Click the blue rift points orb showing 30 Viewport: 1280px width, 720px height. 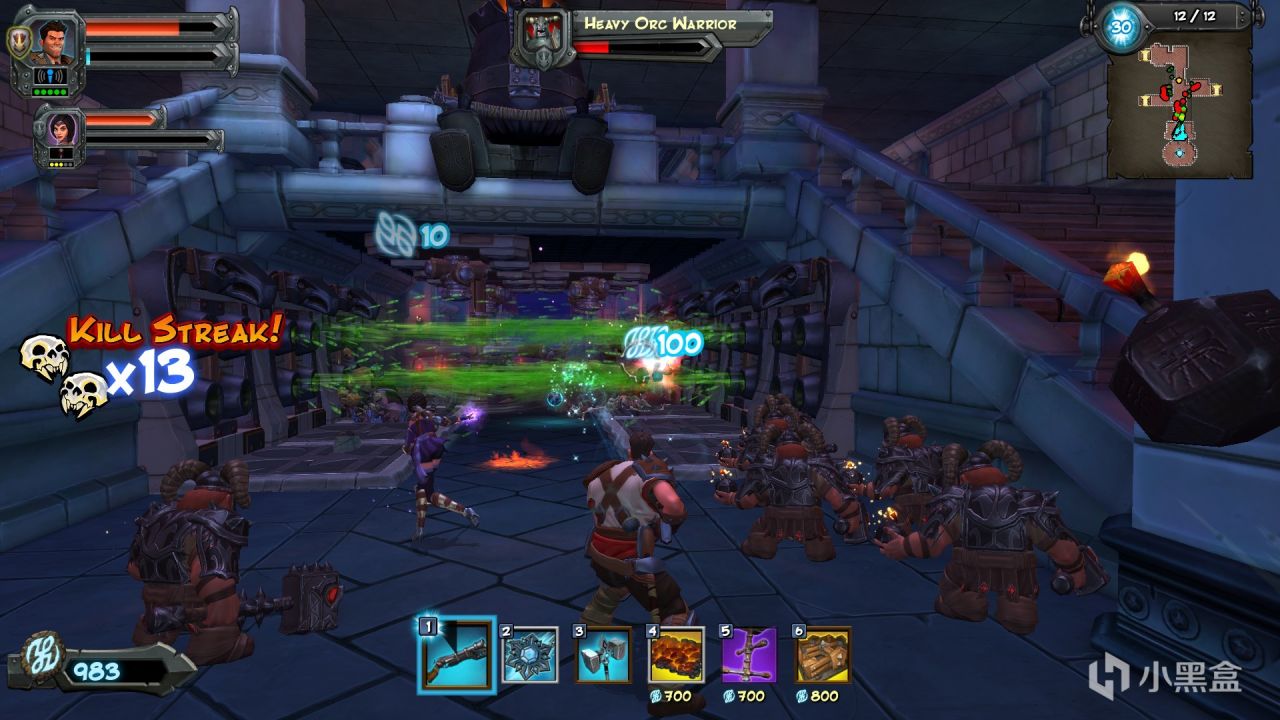(x=1121, y=27)
